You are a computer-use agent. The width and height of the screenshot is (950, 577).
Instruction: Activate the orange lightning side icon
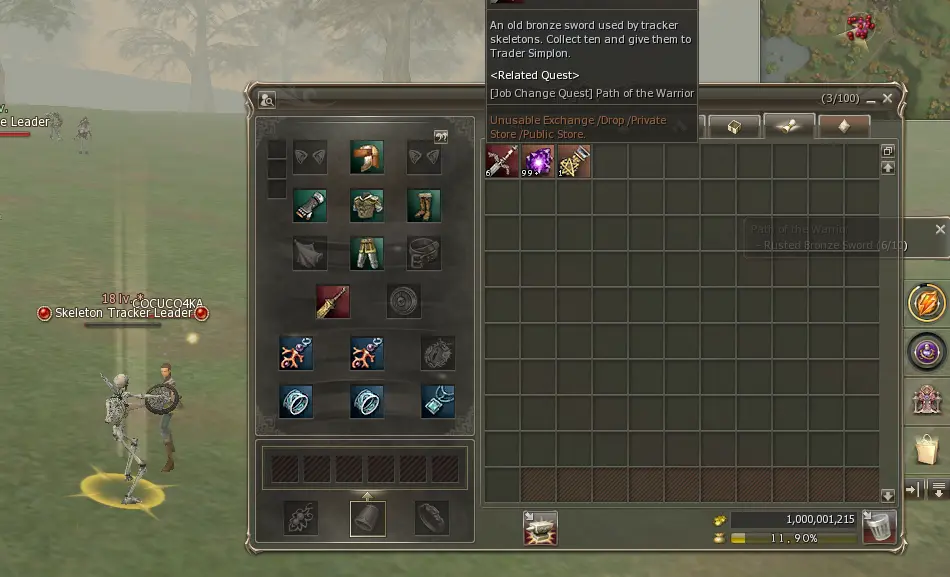pyautogui.click(x=927, y=303)
